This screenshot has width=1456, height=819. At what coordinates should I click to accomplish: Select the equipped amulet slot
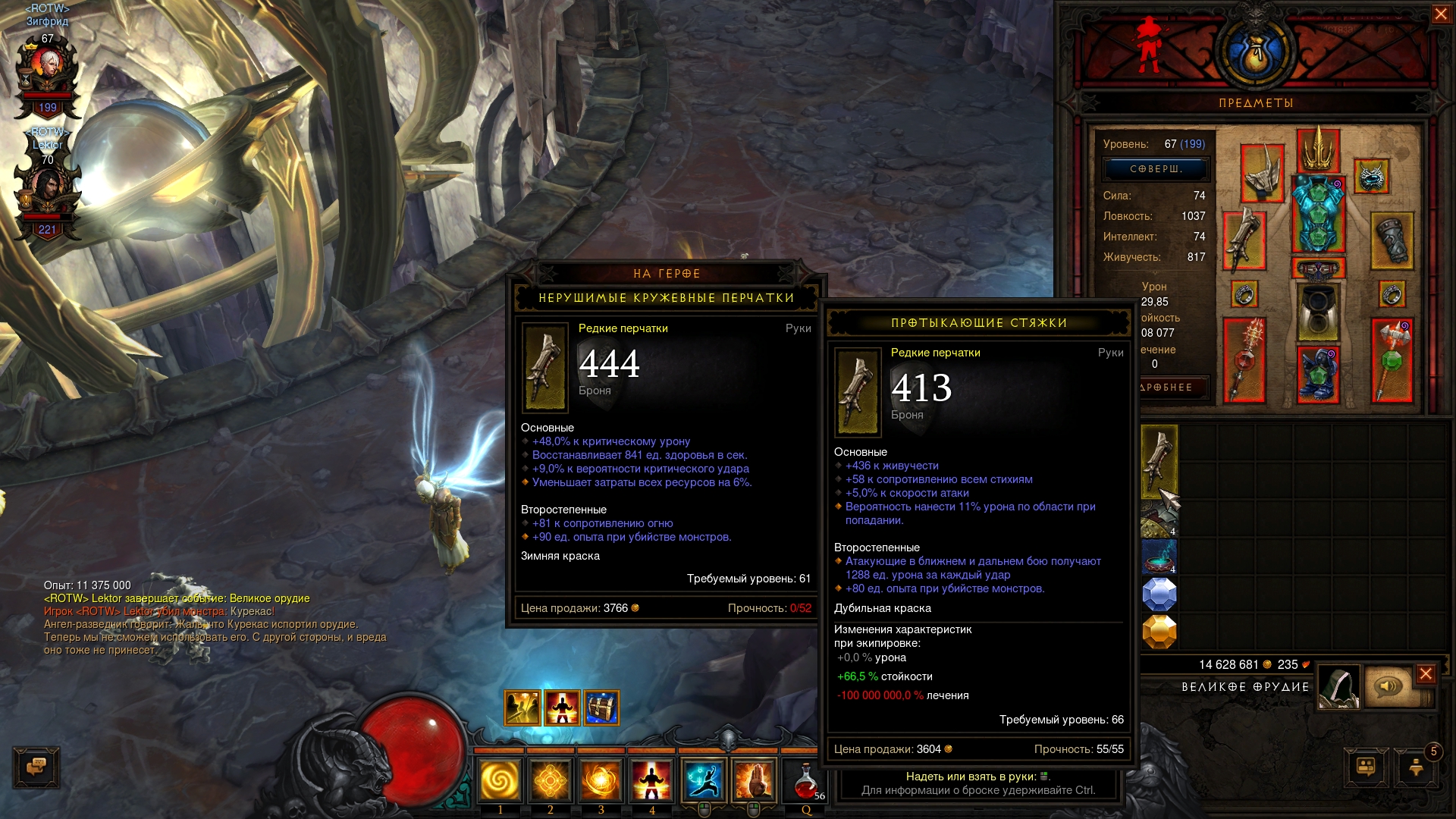pyautogui.click(x=1371, y=177)
